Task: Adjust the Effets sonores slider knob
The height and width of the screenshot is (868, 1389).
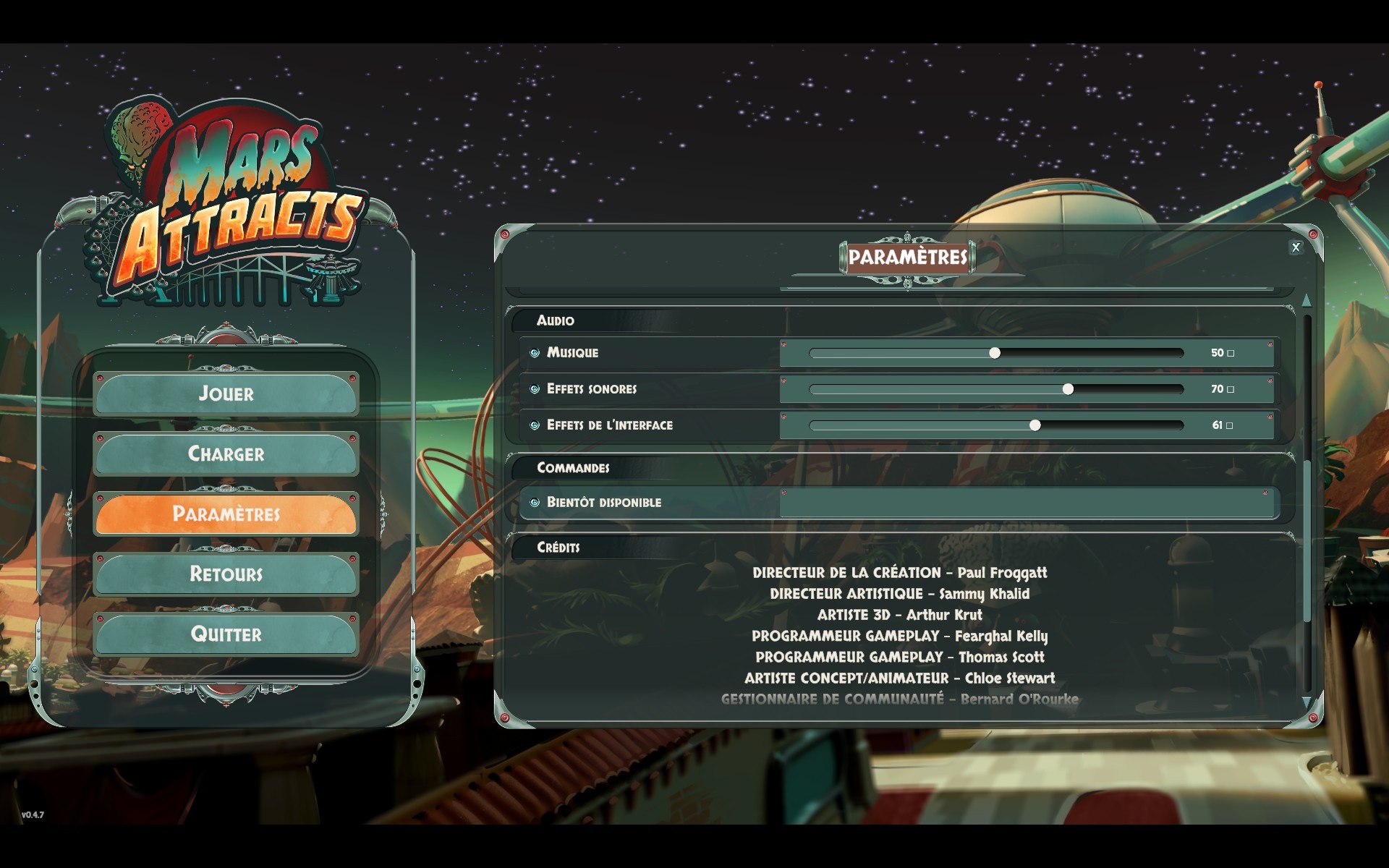Action: click(1068, 389)
